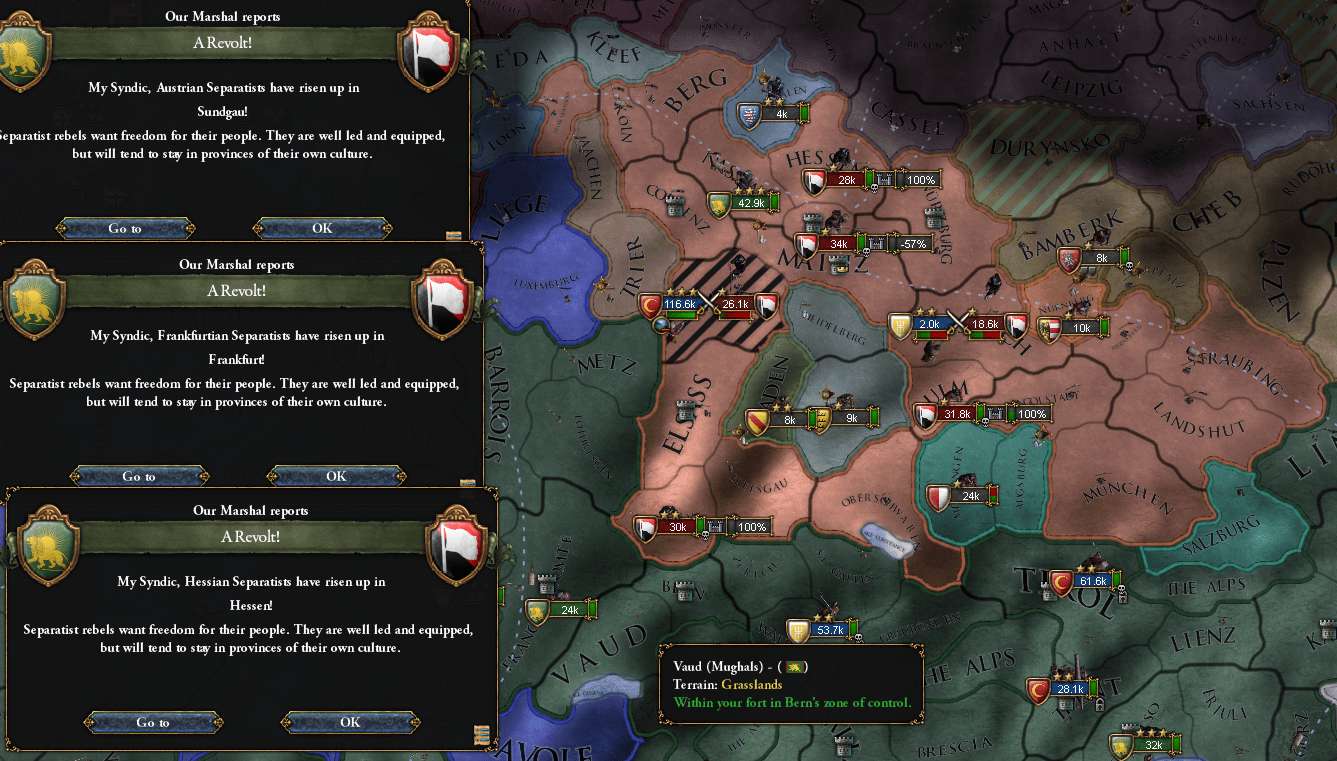Select the 9k army banner
Image resolution: width=1337 pixels, height=761 pixels.
(x=851, y=419)
